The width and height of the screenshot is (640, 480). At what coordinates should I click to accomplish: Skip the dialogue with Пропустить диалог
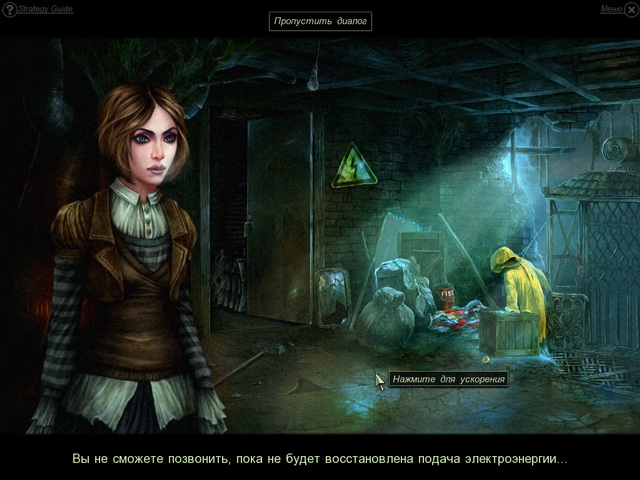coord(320,21)
